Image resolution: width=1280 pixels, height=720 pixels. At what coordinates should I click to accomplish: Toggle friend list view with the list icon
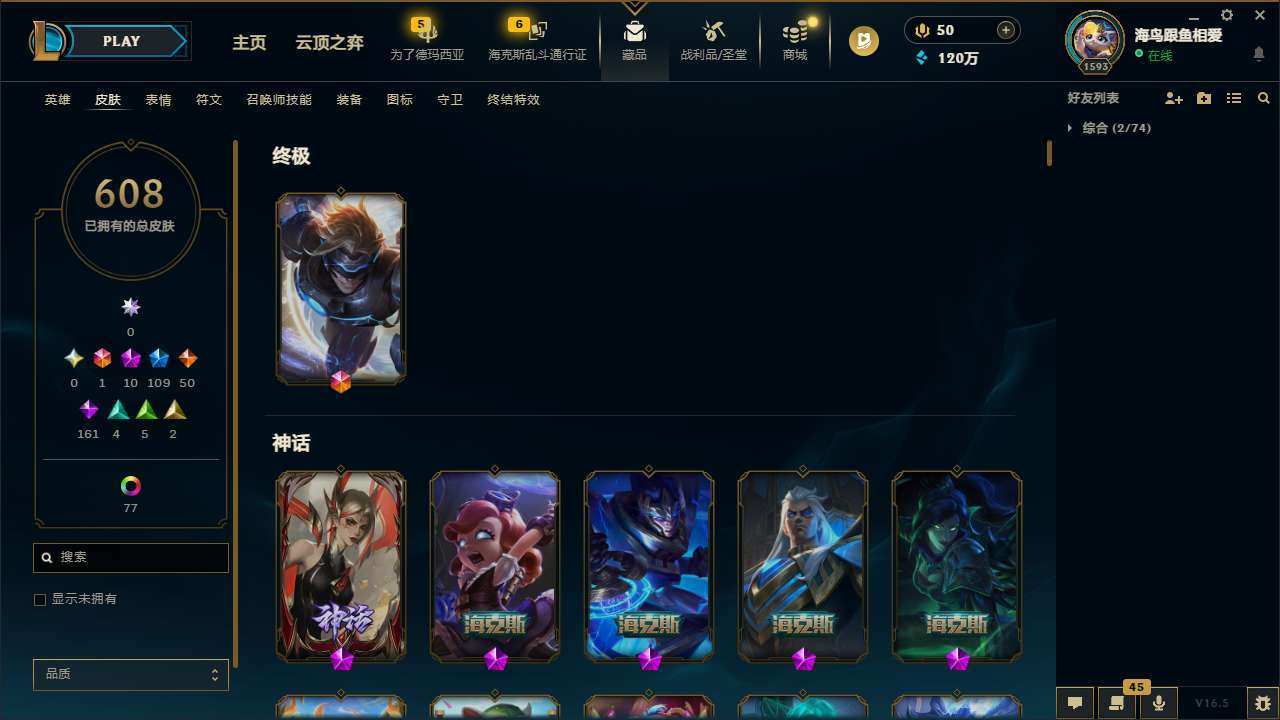pyautogui.click(x=1234, y=98)
